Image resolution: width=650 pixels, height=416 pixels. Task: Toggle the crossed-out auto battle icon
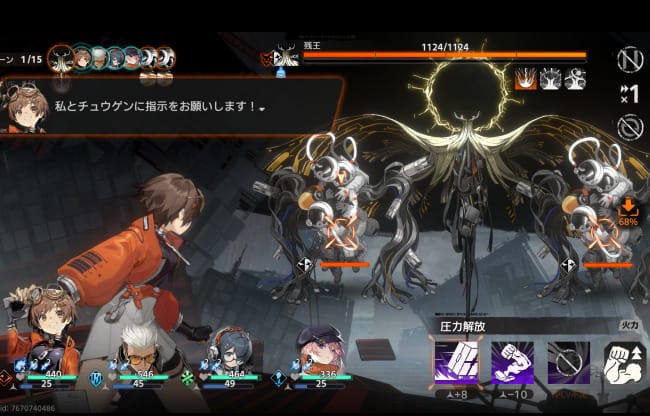tap(629, 127)
